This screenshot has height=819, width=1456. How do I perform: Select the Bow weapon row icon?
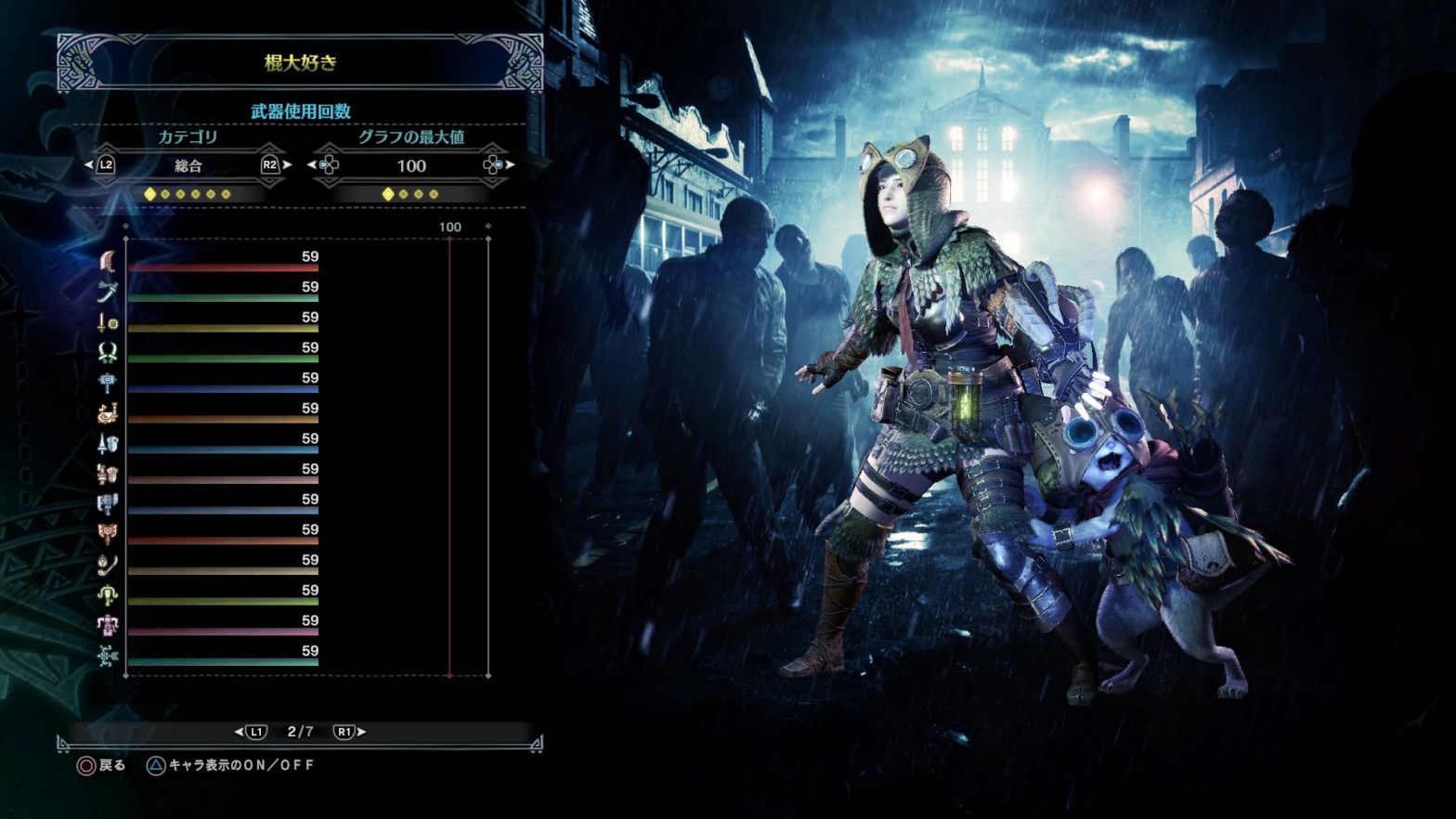click(108, 656)
